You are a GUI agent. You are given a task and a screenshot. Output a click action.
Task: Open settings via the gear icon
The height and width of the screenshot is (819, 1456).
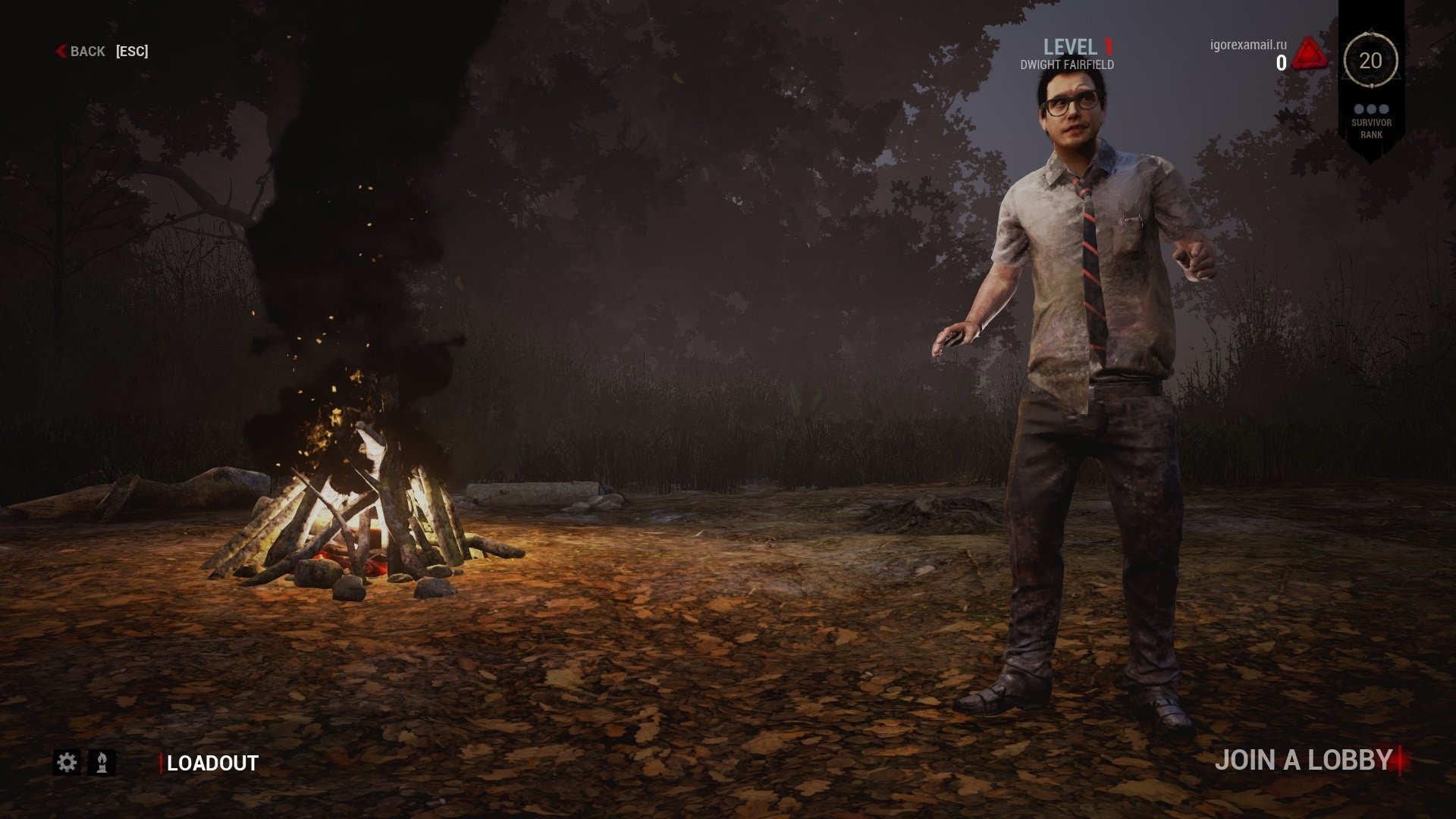pyautogui.click(x=67, y=763)
